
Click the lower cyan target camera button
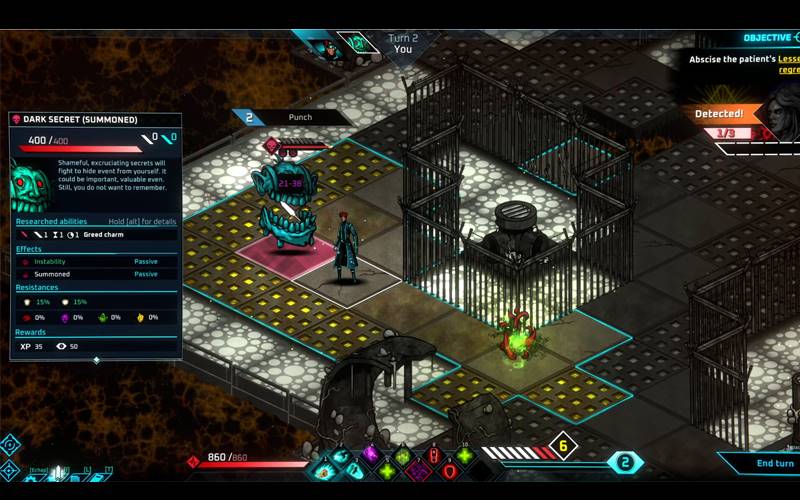(x=9, y=468)
